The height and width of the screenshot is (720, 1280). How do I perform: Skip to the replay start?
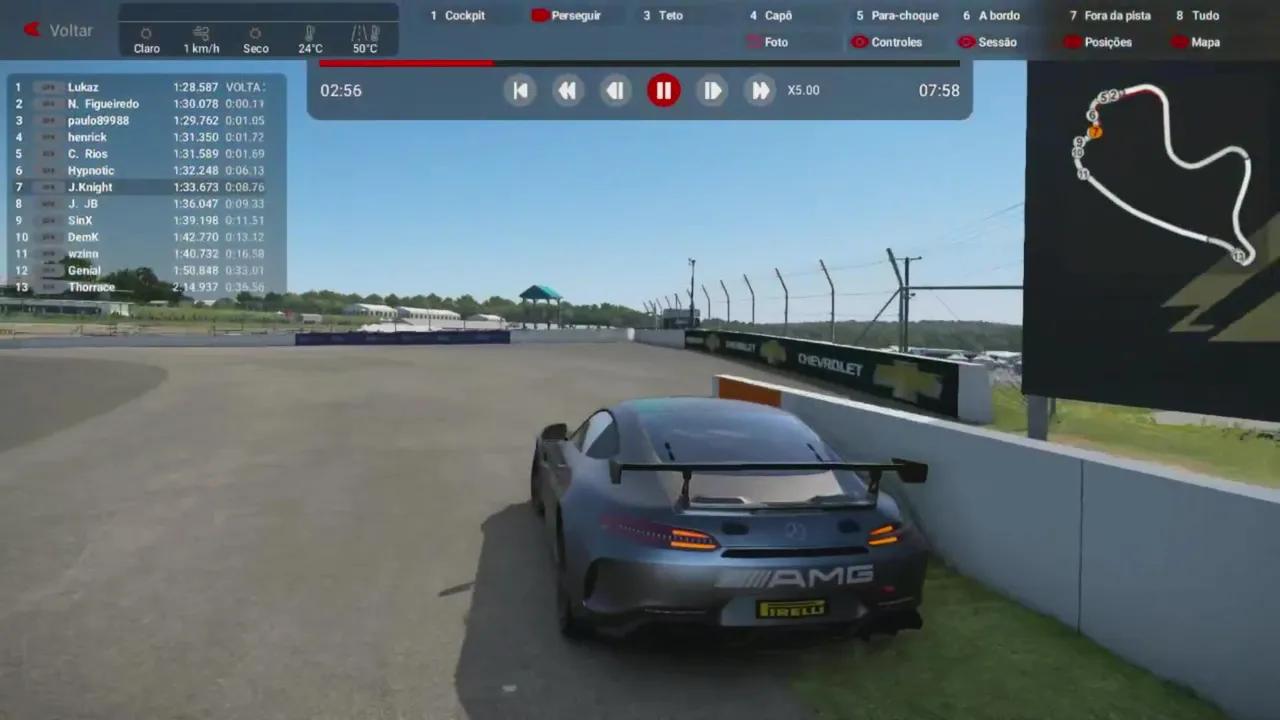(x=520, y=91)
